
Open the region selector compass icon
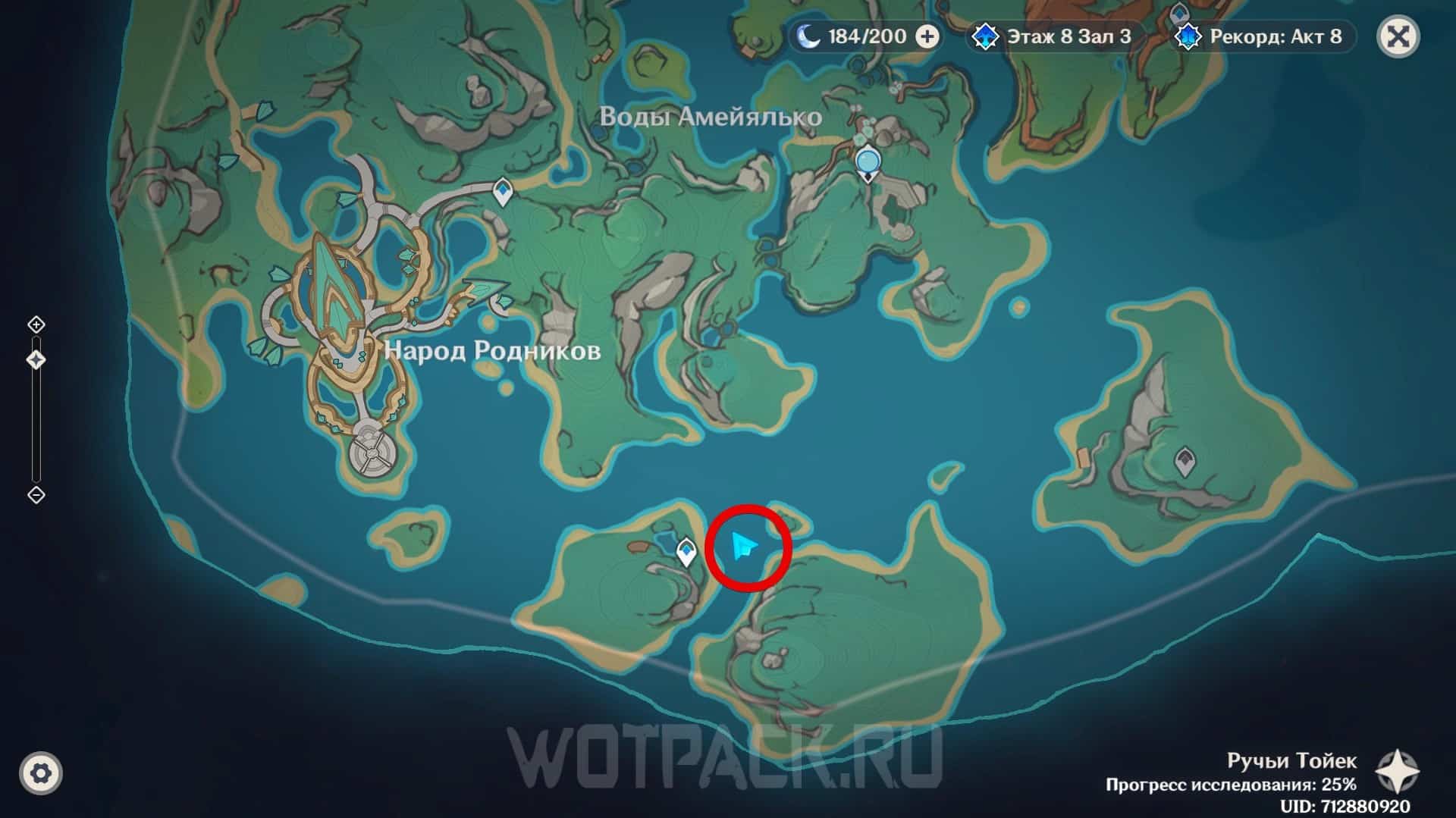pos(1397,772)
